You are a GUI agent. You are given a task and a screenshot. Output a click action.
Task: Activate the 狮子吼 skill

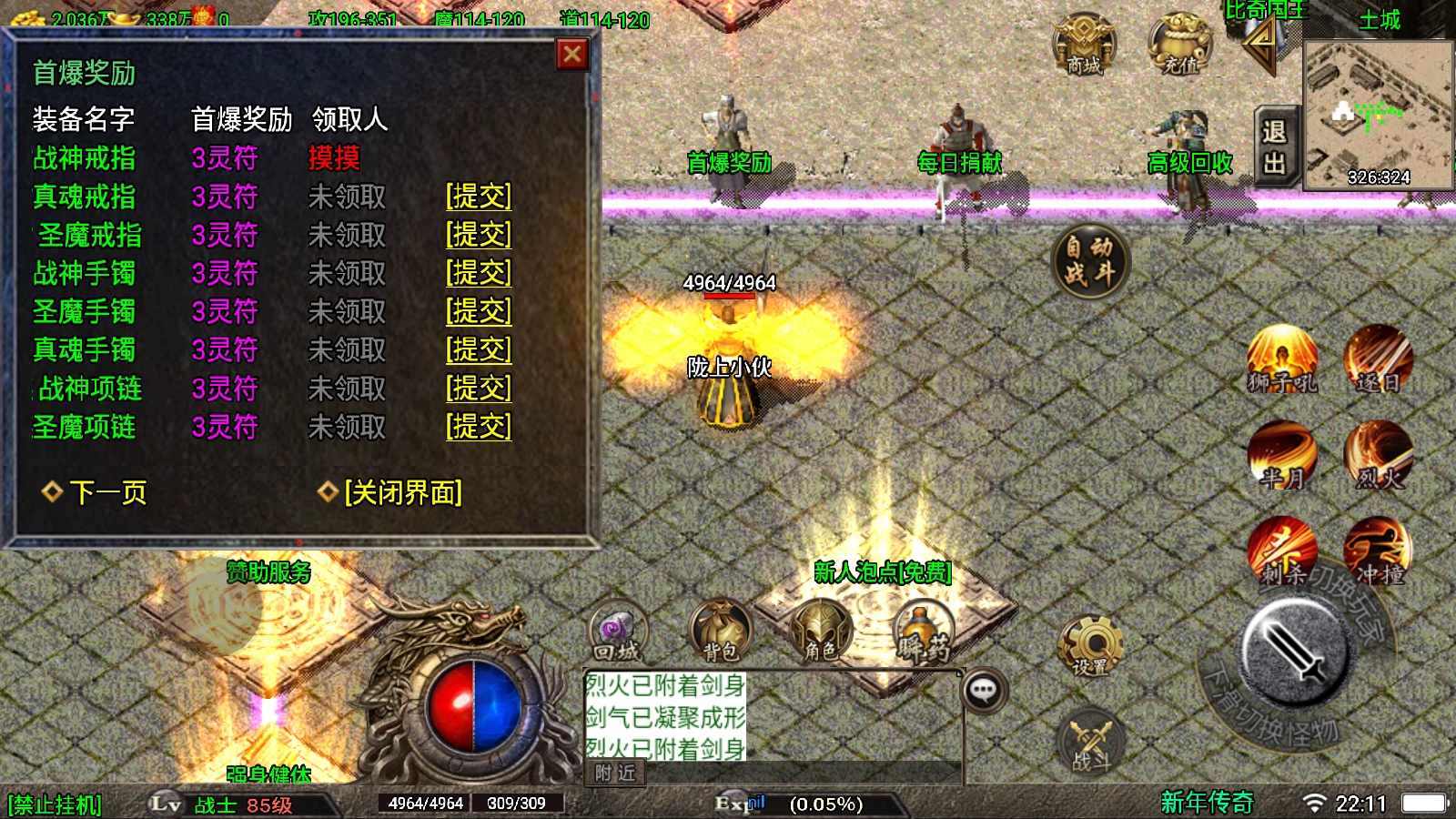(1282, 359)
